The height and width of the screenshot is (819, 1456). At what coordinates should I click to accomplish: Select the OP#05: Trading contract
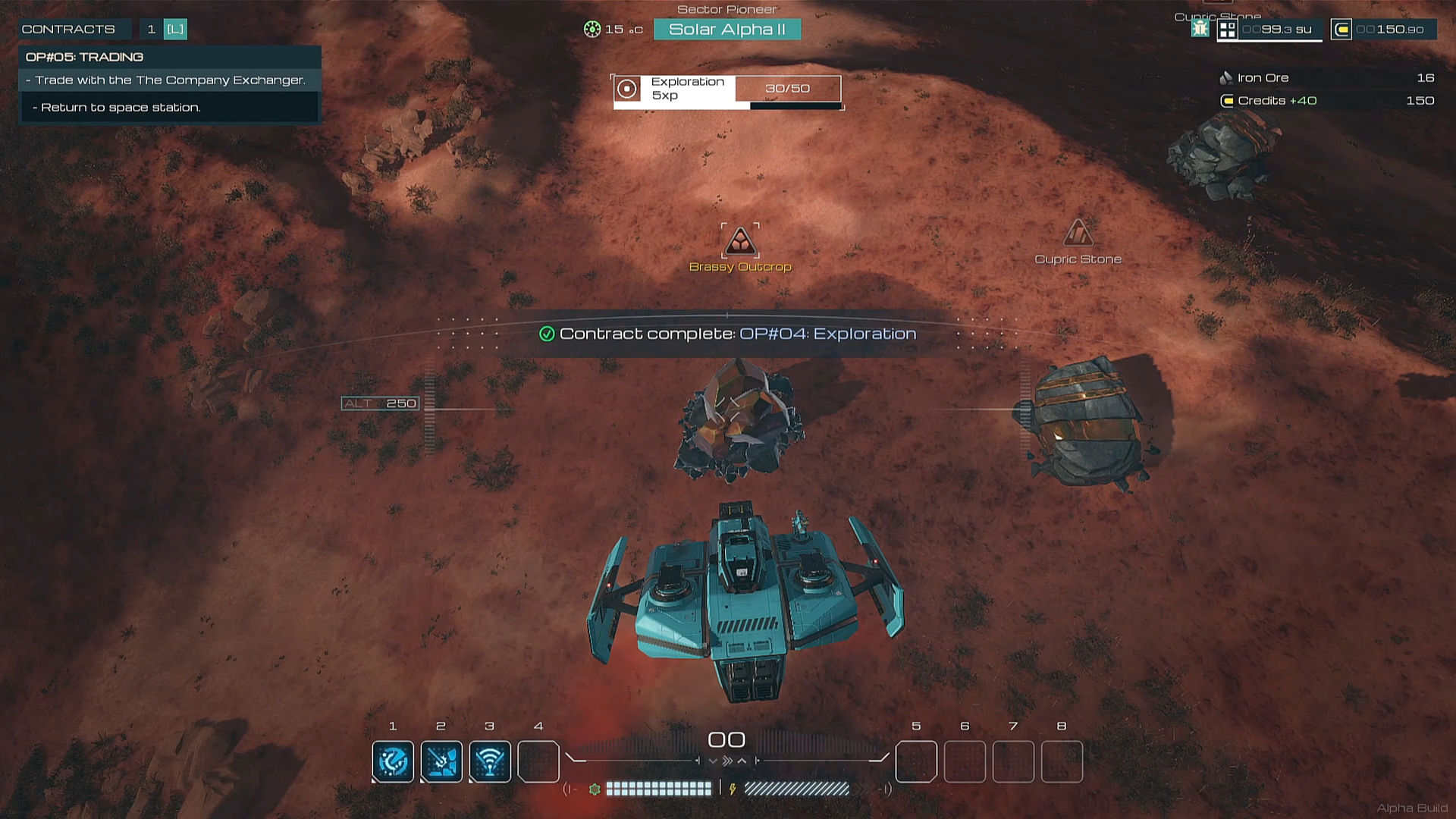click(x=84, y=57)
